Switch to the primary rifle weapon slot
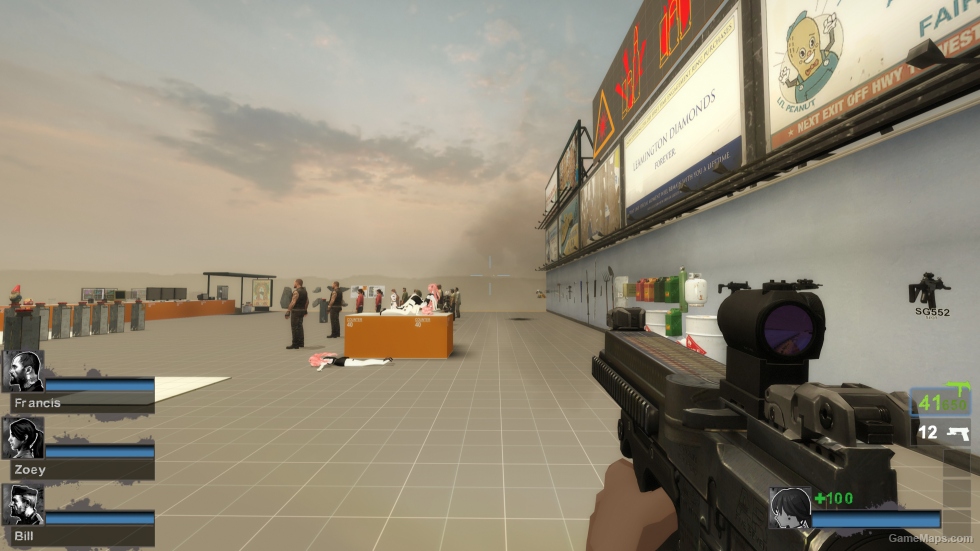 940,402
